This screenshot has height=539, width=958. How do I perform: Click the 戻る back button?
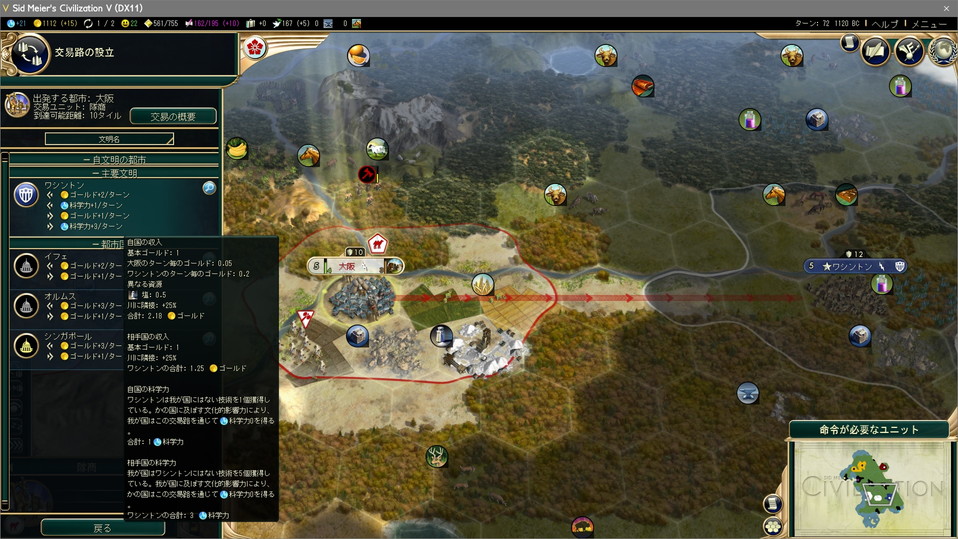point(102,527)
